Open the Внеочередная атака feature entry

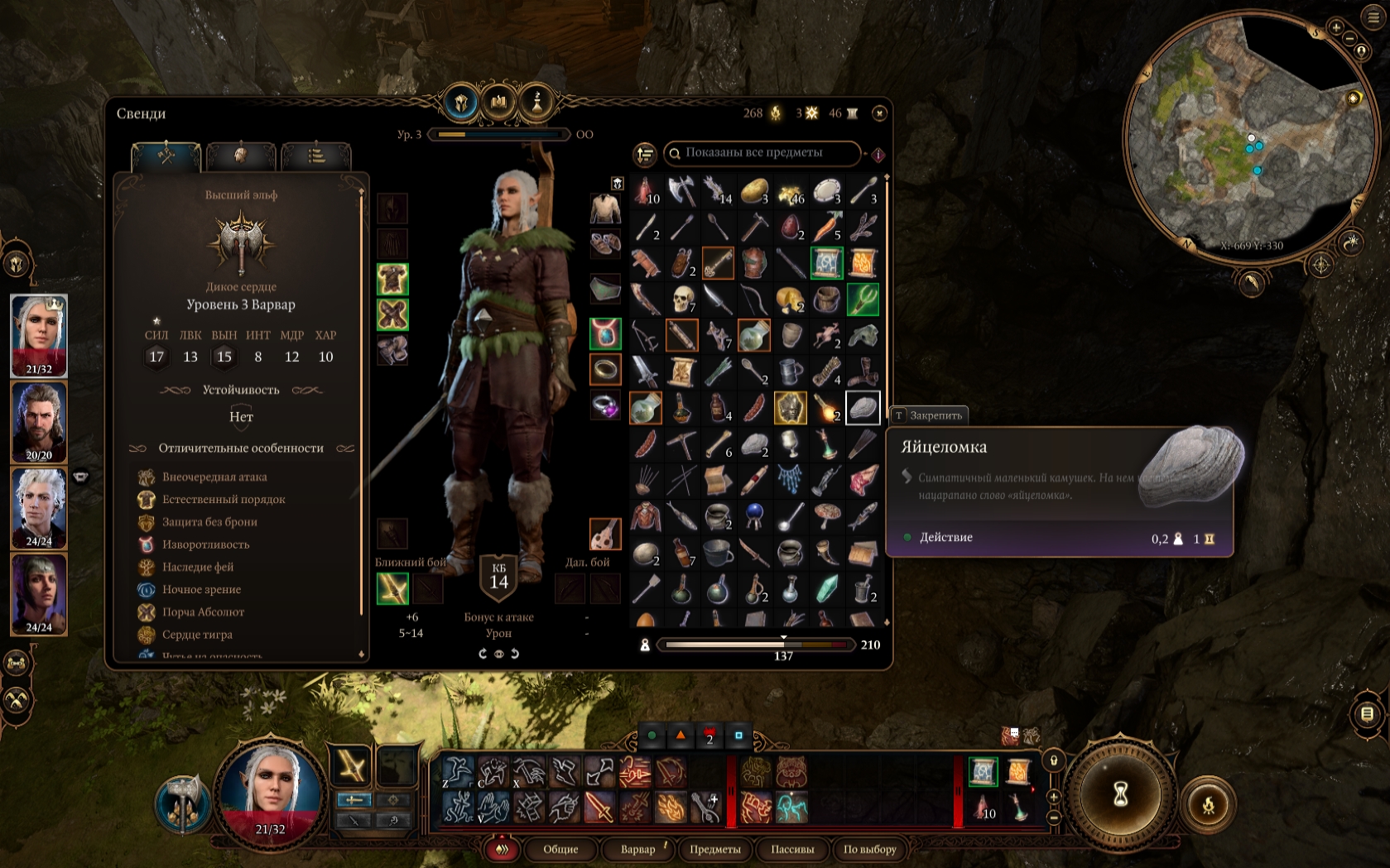[214, 477]
